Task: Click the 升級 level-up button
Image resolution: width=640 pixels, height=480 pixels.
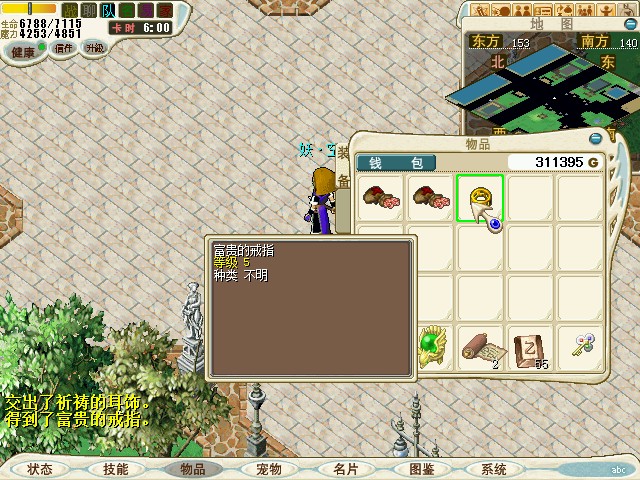Action: (94, 48)
